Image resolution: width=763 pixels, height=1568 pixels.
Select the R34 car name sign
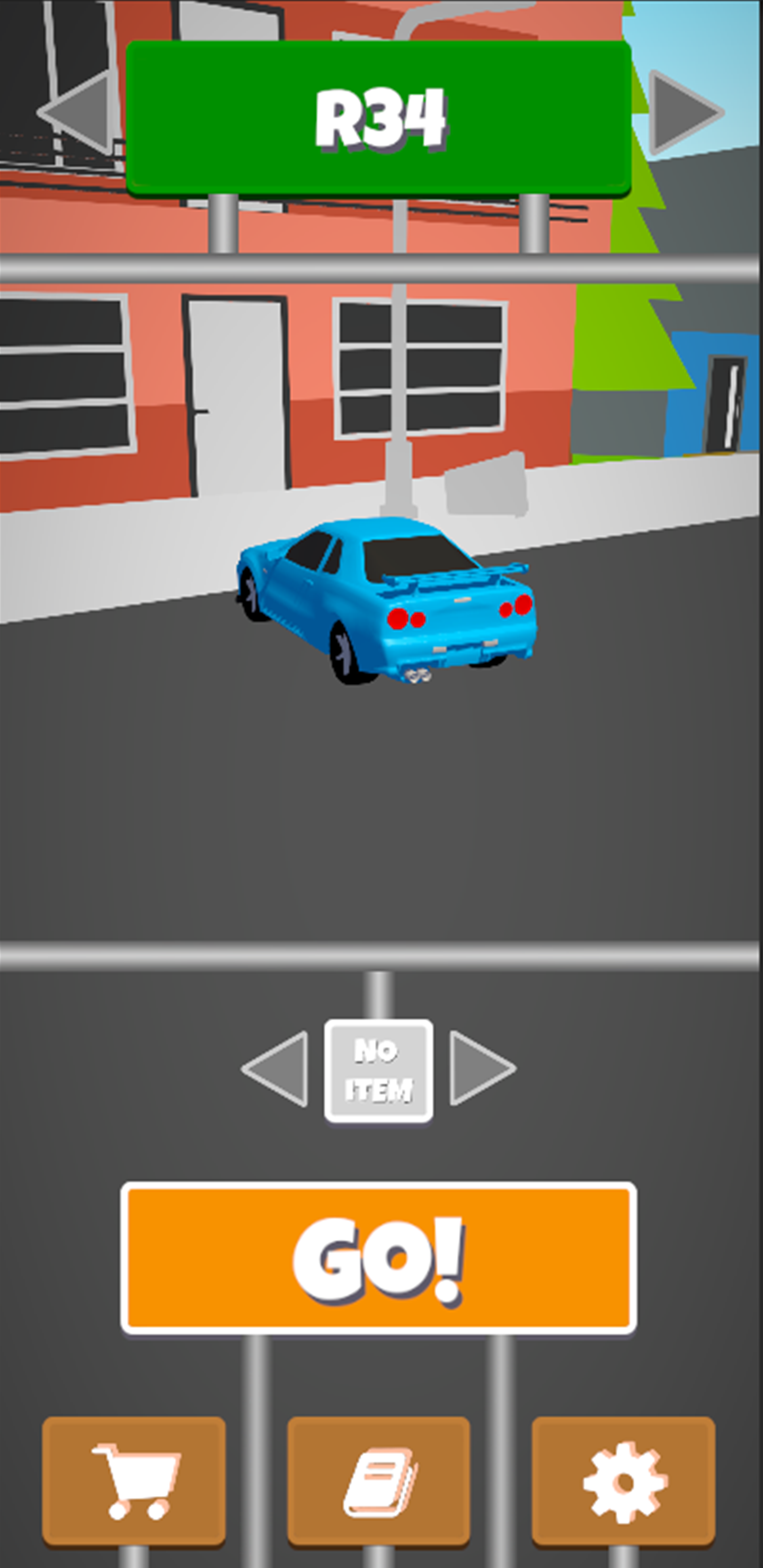coord(381,115)
